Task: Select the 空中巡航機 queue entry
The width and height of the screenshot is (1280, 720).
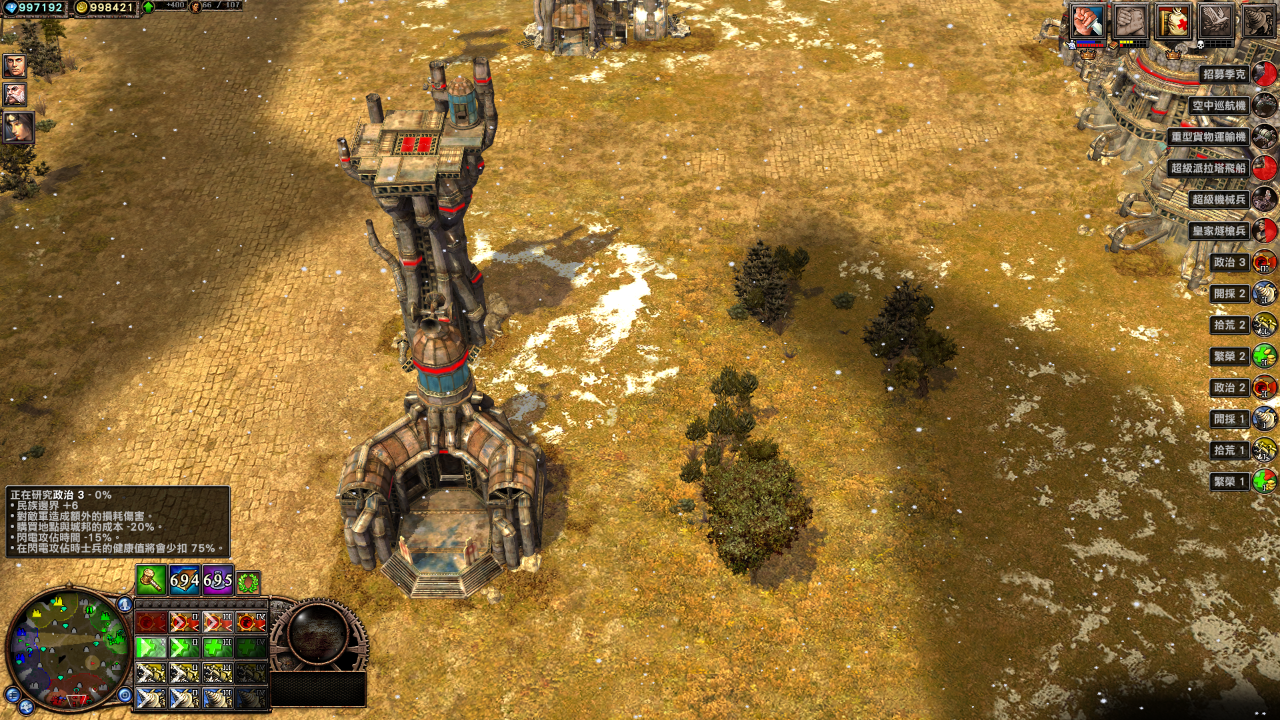Action: (1219, 105)
